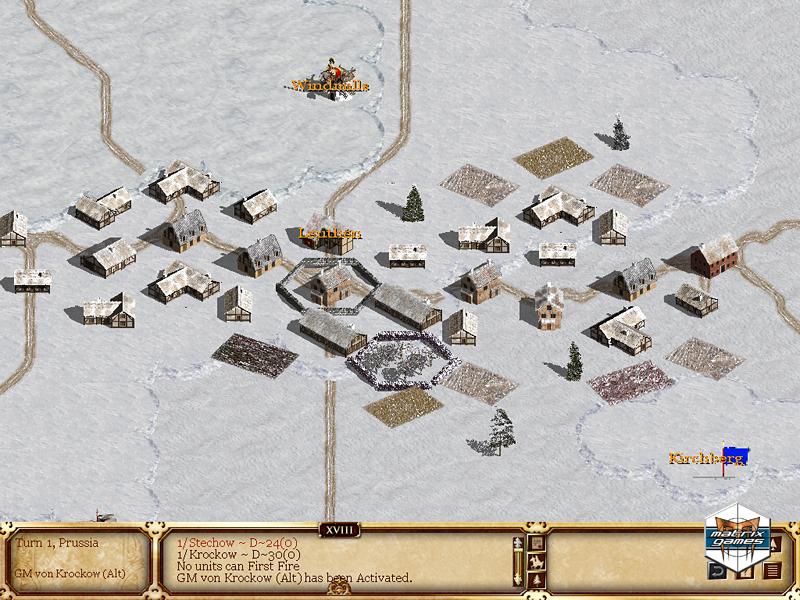This screenshot has height=600, width=800.
Task: Select the parchment icon above the horseman
Action: coord(536,543)
